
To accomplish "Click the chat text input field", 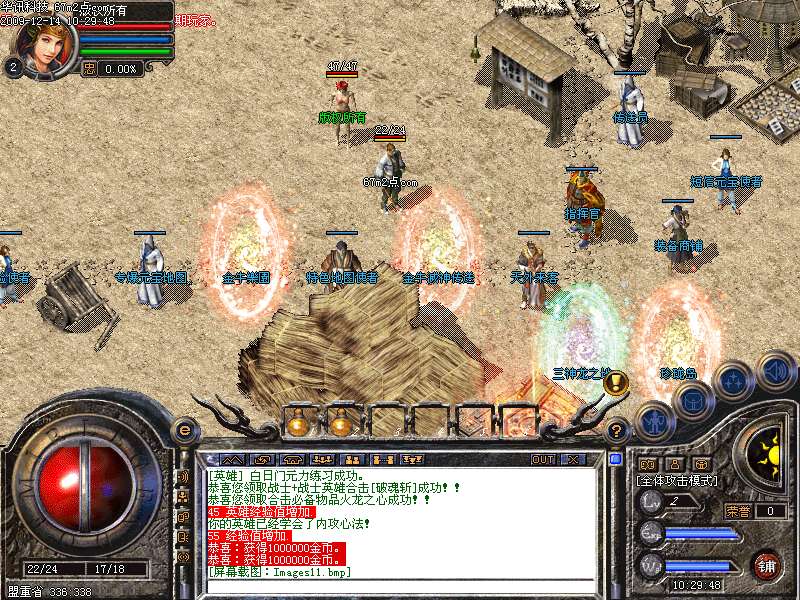I will tap(400, 590).
